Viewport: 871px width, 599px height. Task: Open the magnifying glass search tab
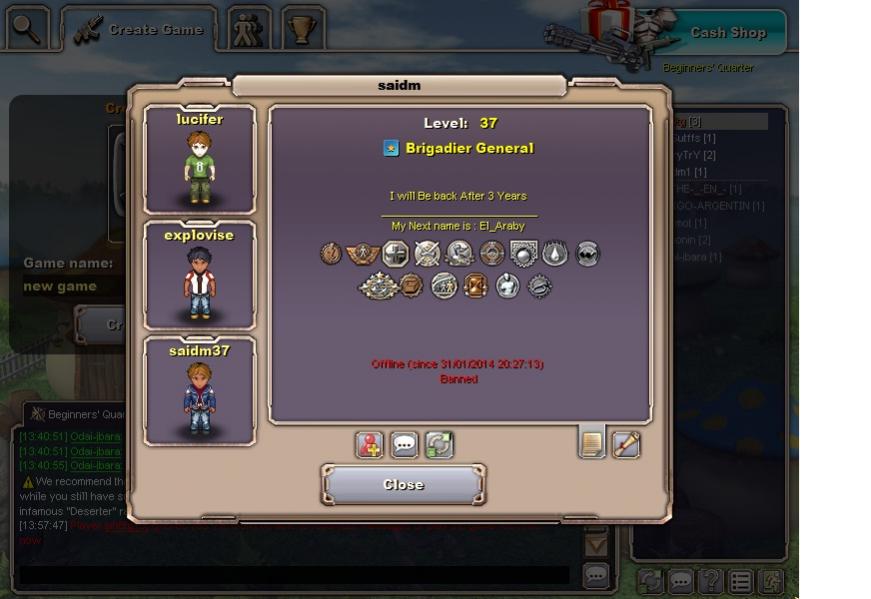[x=27, y=29]
